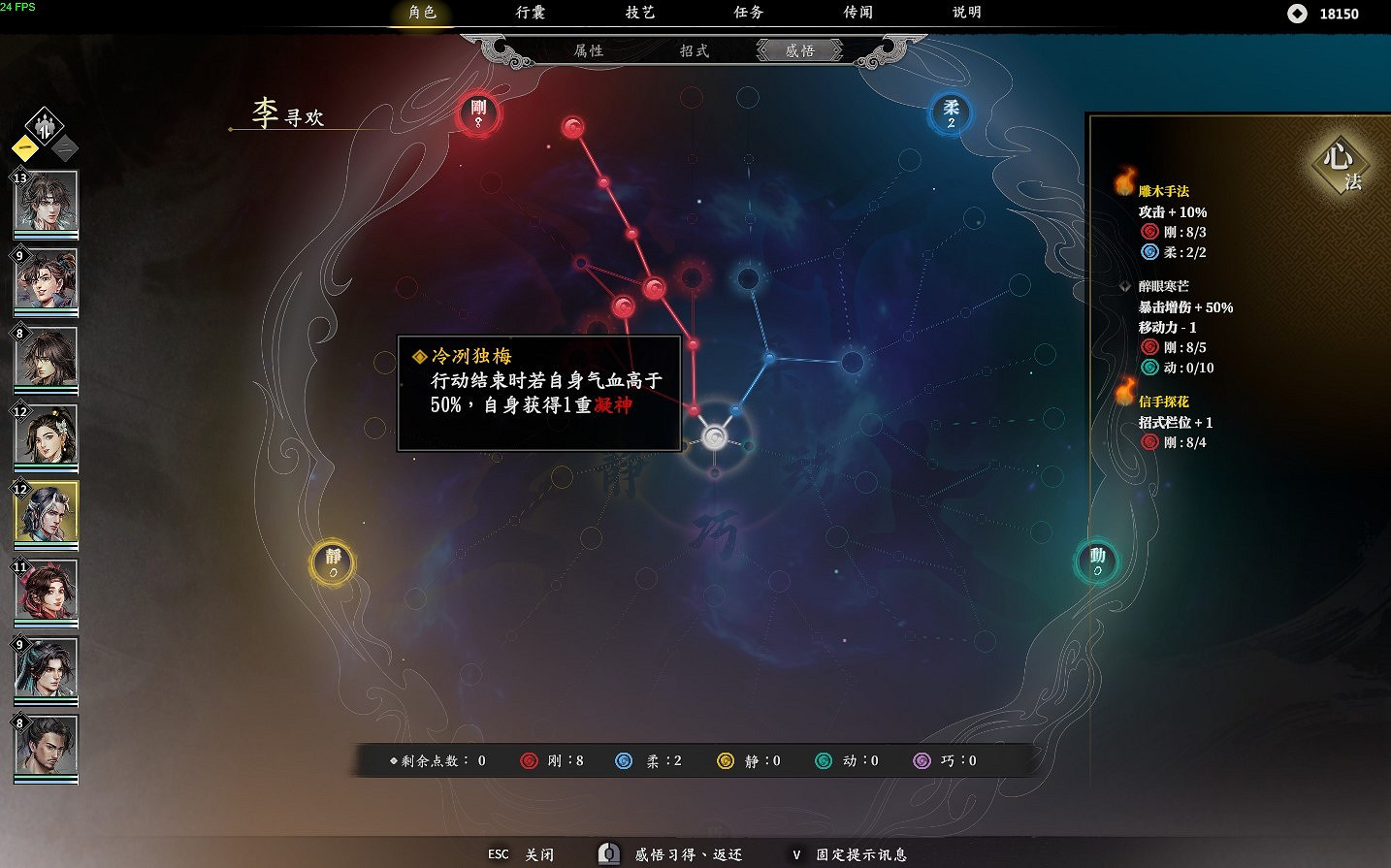The image size is (1391, 868).
Task: Click the red 刚 gem in the bottom stats bar
Action: 529,760
